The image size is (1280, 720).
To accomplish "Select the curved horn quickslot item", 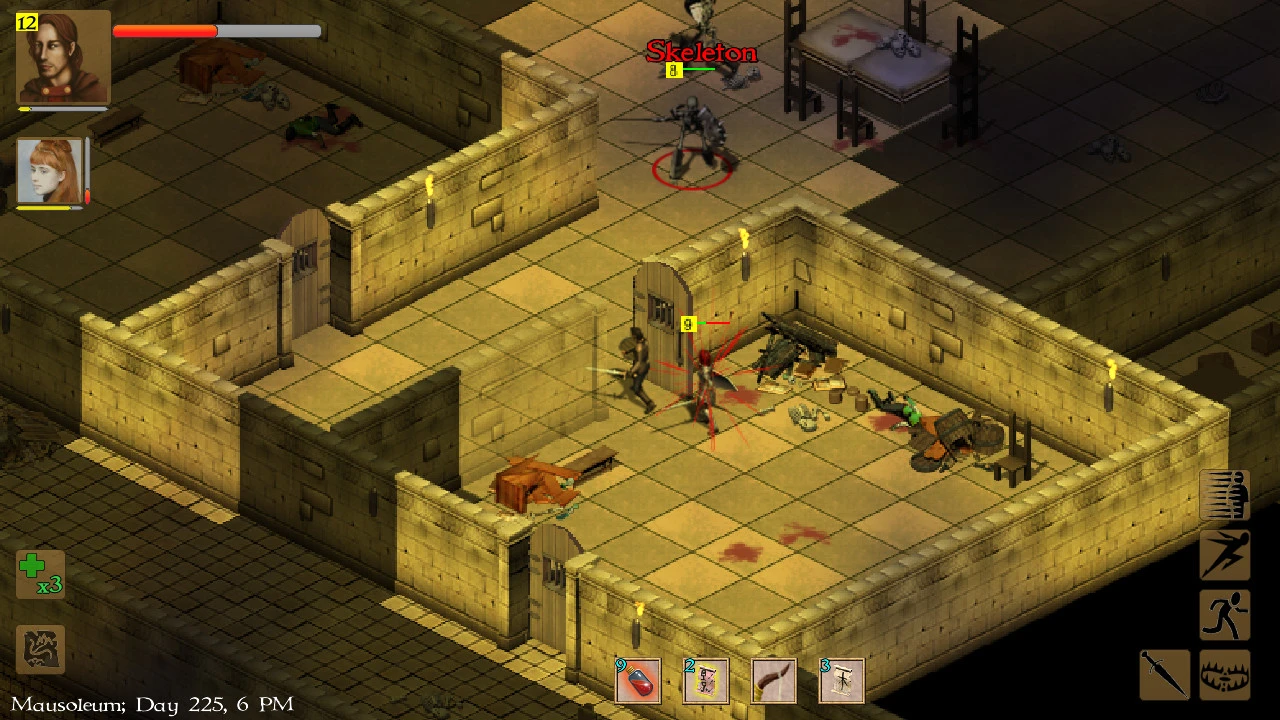I will pos(773,681).
